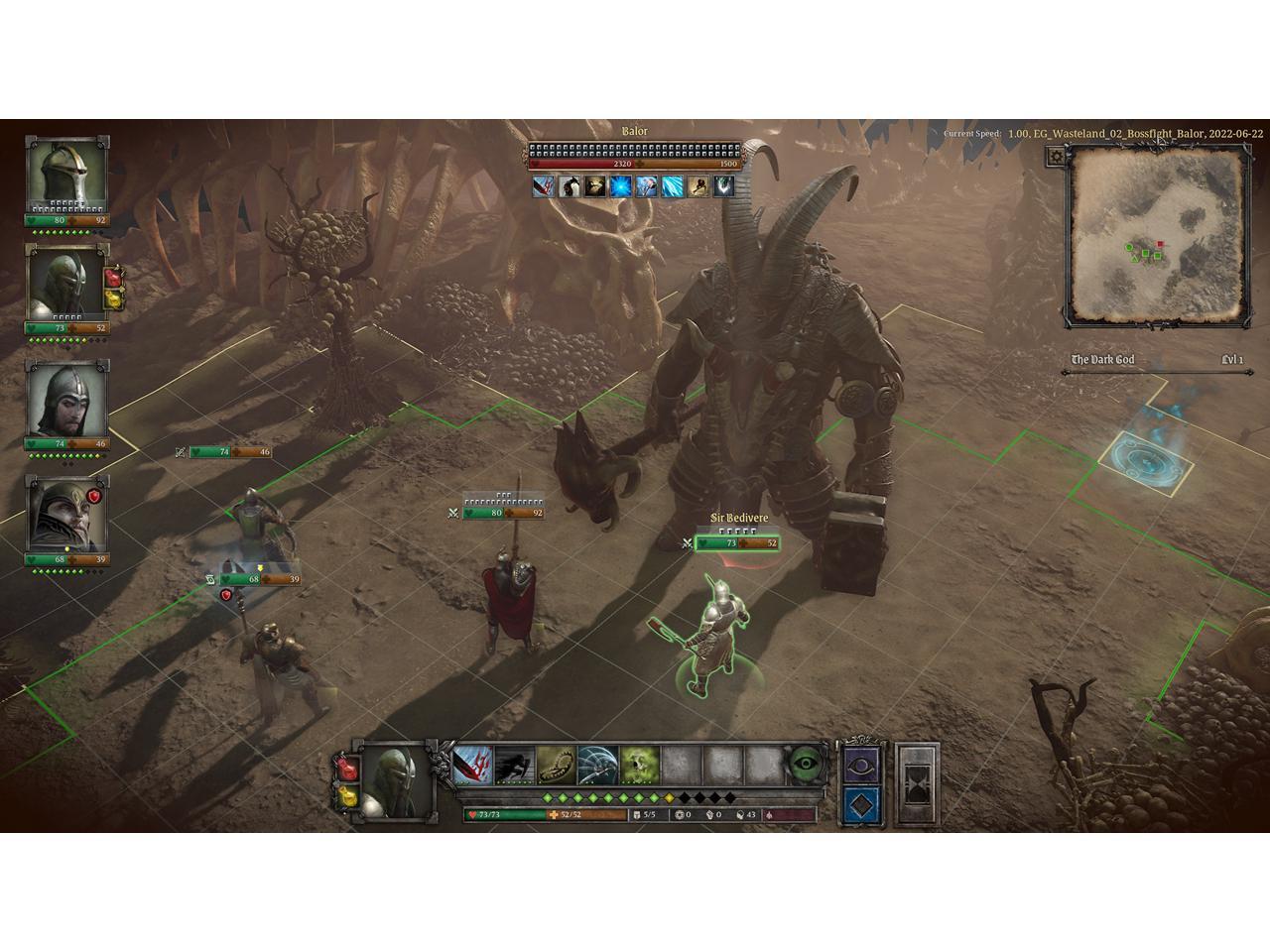Select the open-faced bearded soldier portrait
1270x952 pixels.
pos(65,399)
